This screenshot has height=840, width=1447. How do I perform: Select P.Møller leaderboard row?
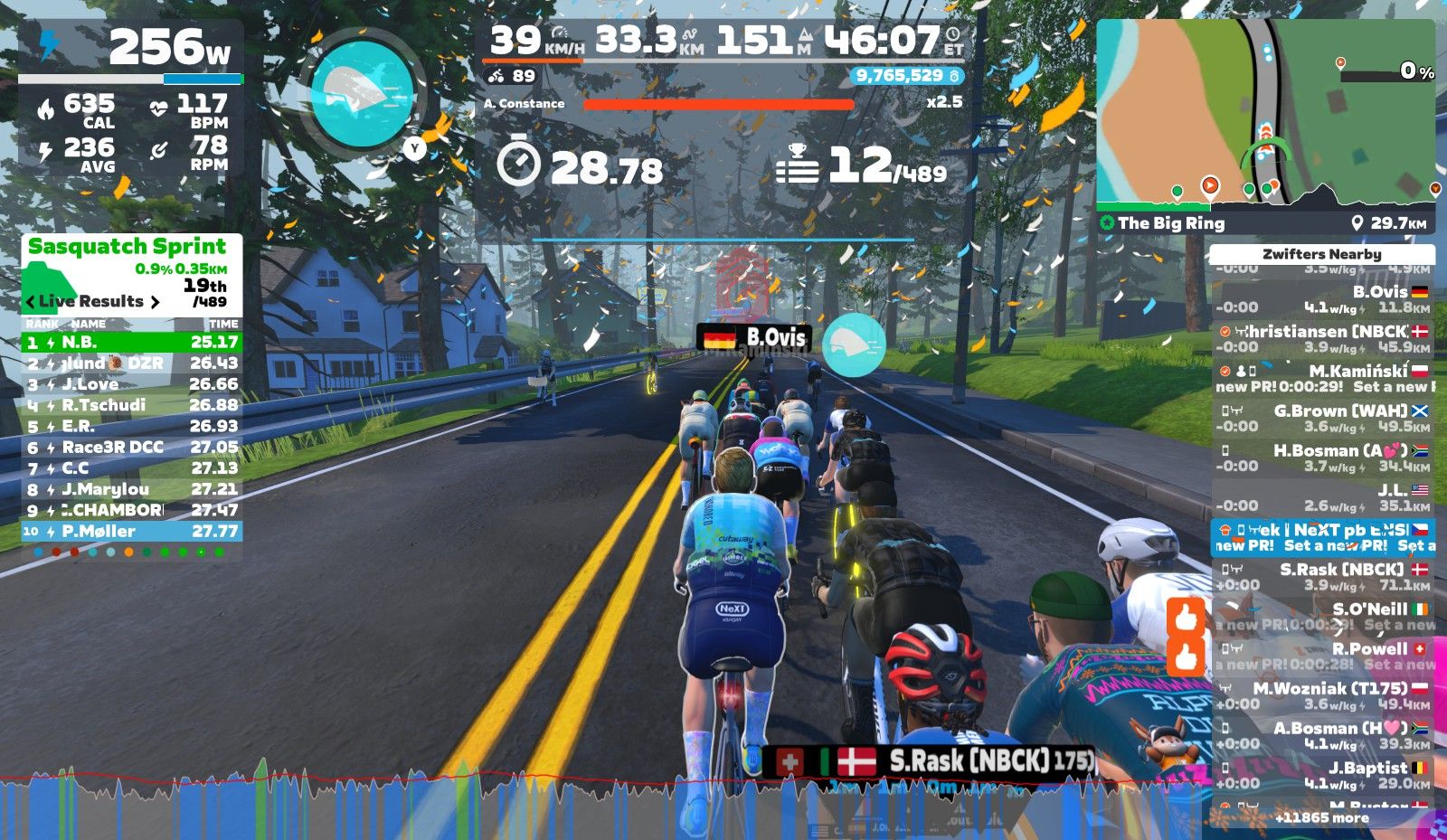tap(132, 532)
